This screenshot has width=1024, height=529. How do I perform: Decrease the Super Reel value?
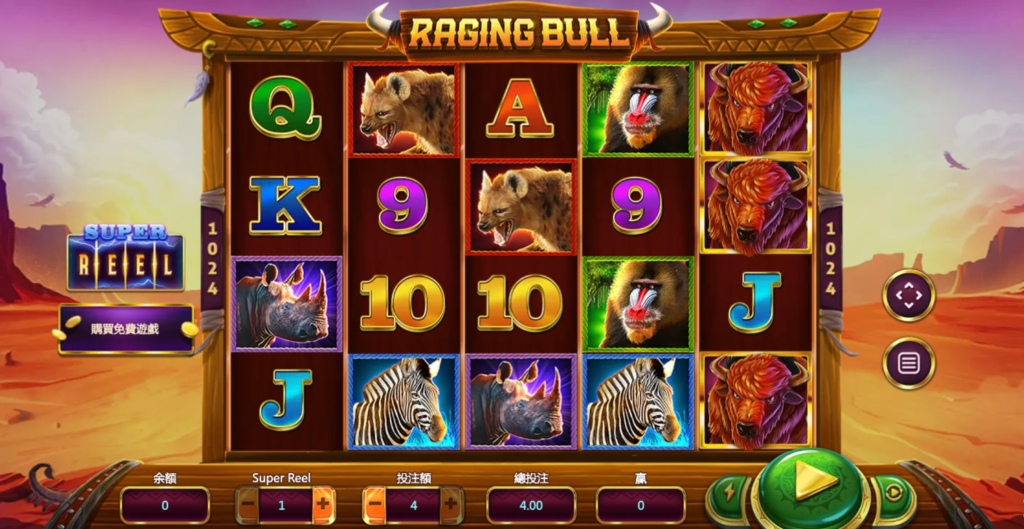(x=247, y=505)
